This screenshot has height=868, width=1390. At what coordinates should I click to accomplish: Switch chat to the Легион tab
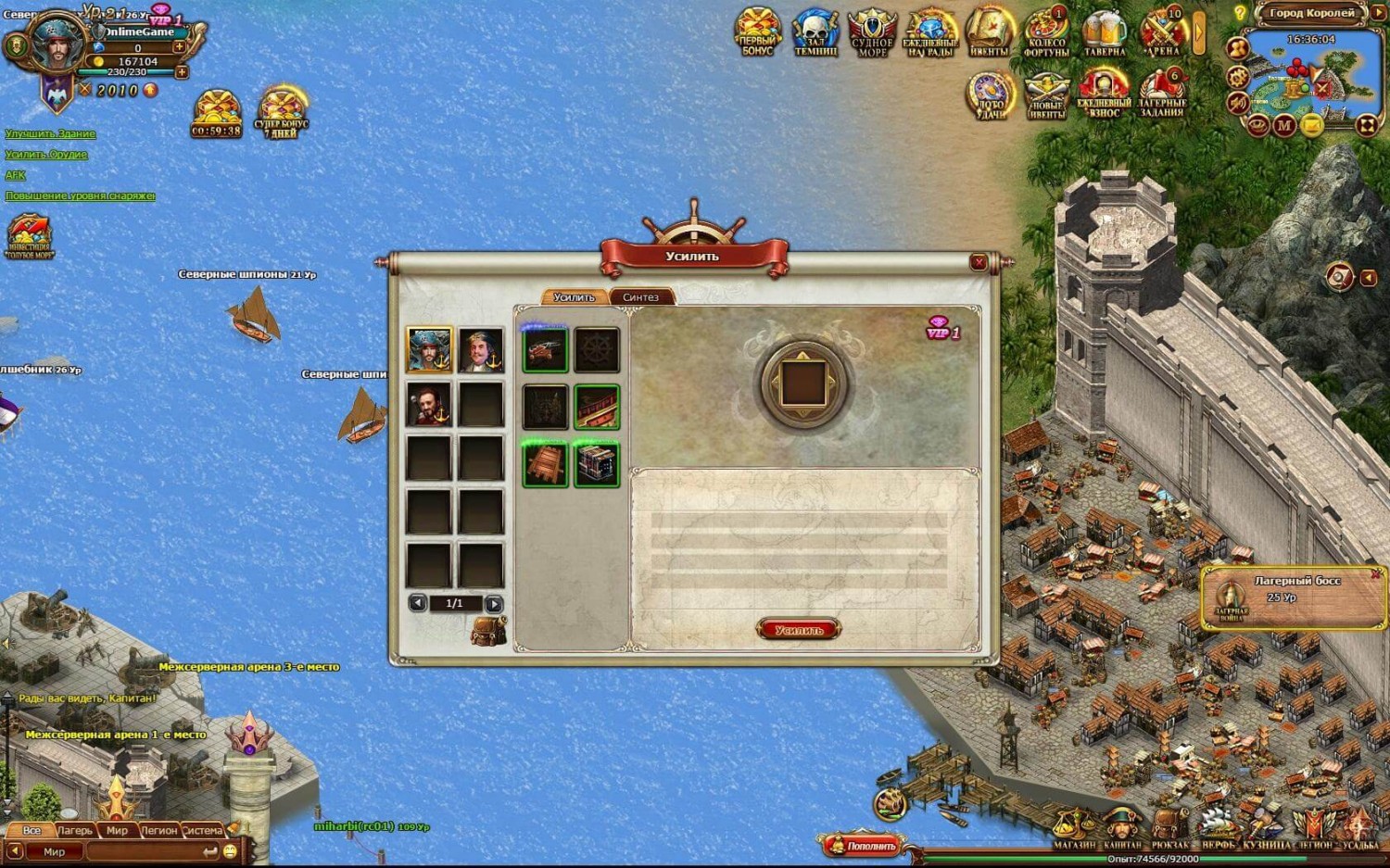pyautogui.click(x=158, y=830)
